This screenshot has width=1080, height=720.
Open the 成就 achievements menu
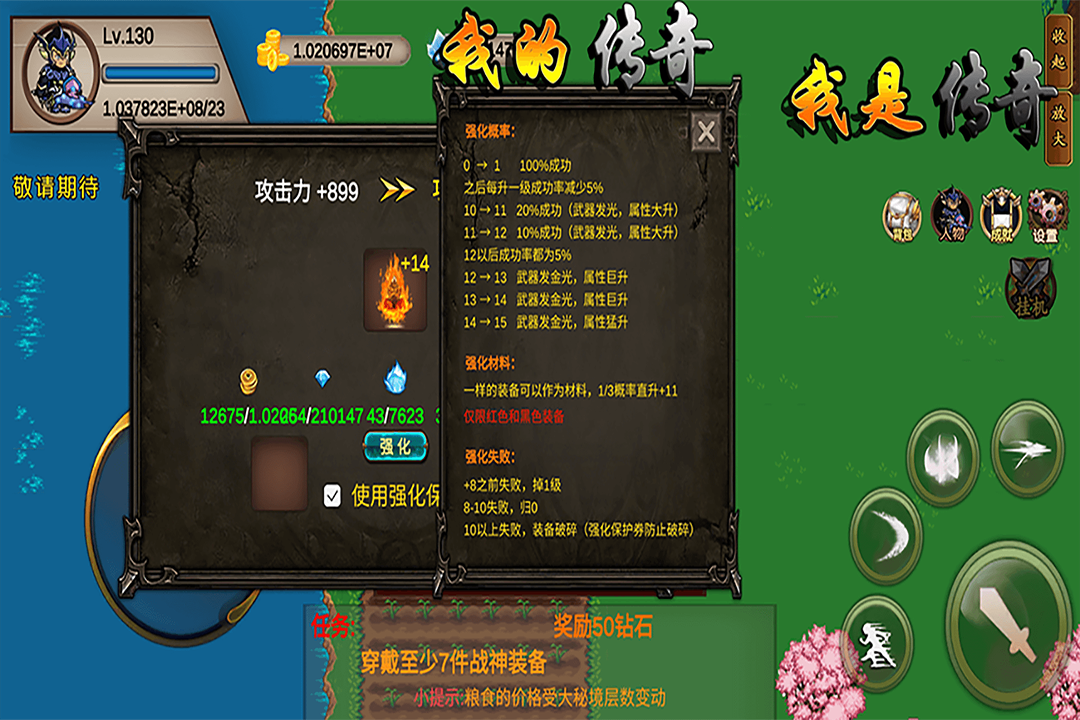pyautogui.click(x=999, y=213)
